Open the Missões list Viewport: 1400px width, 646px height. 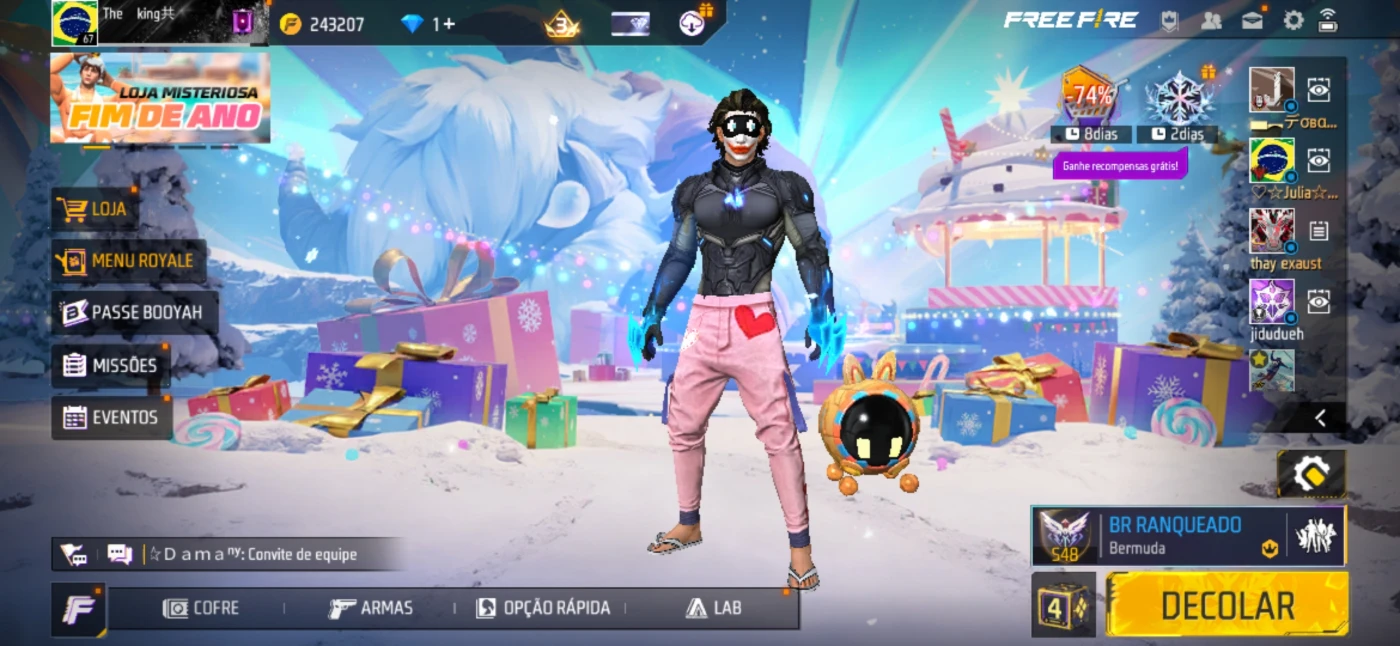(111, 365)
